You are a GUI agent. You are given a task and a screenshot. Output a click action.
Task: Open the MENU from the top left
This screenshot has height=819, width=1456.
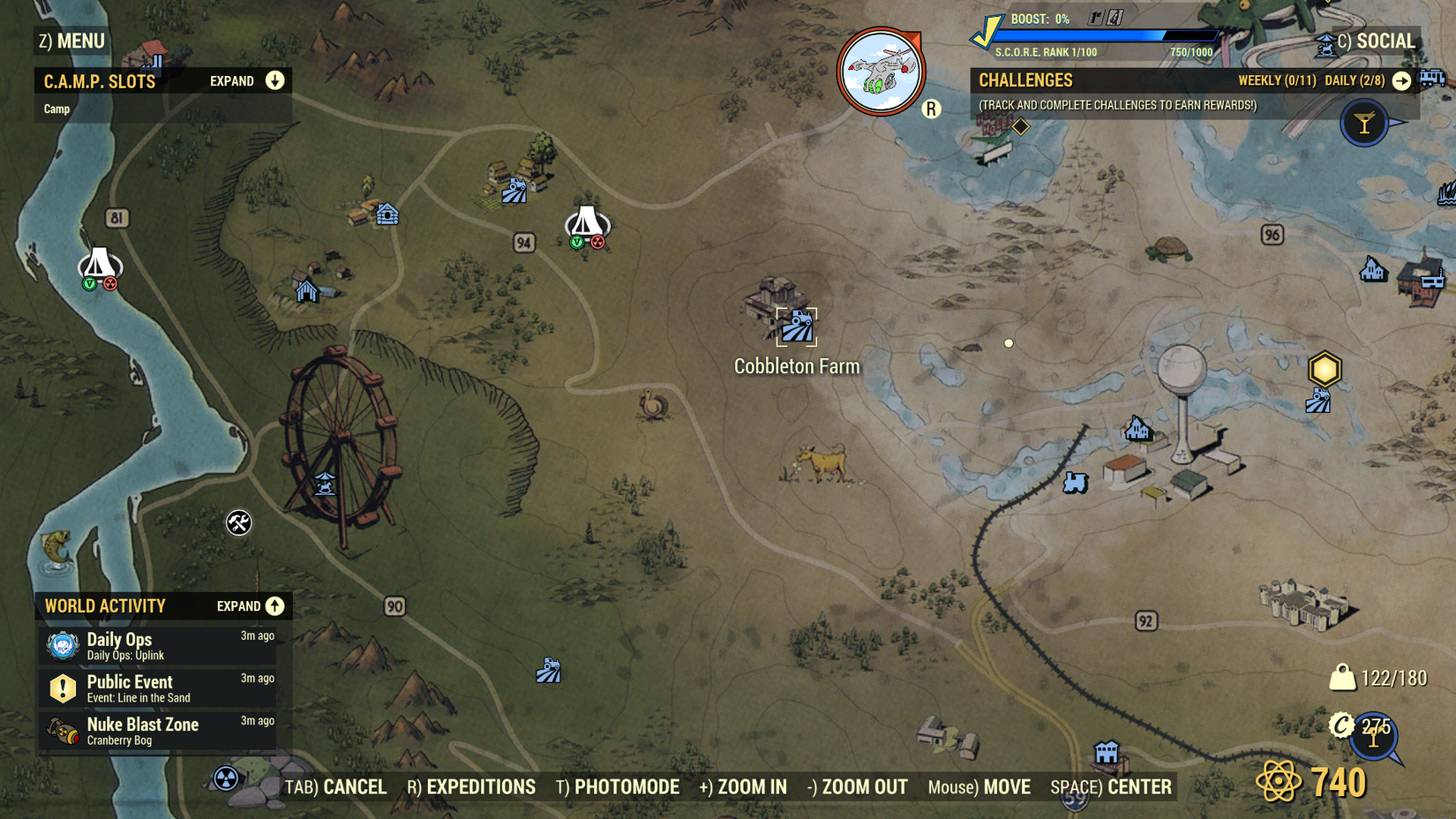coord(71,41)
